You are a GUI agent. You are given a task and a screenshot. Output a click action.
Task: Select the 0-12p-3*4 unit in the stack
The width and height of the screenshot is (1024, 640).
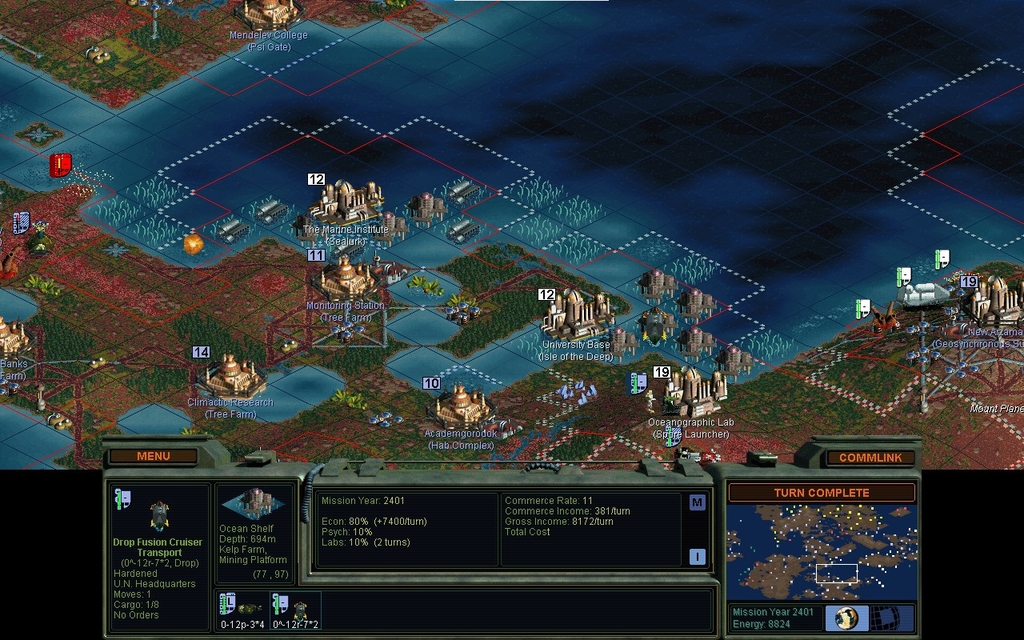click(243, 607)
